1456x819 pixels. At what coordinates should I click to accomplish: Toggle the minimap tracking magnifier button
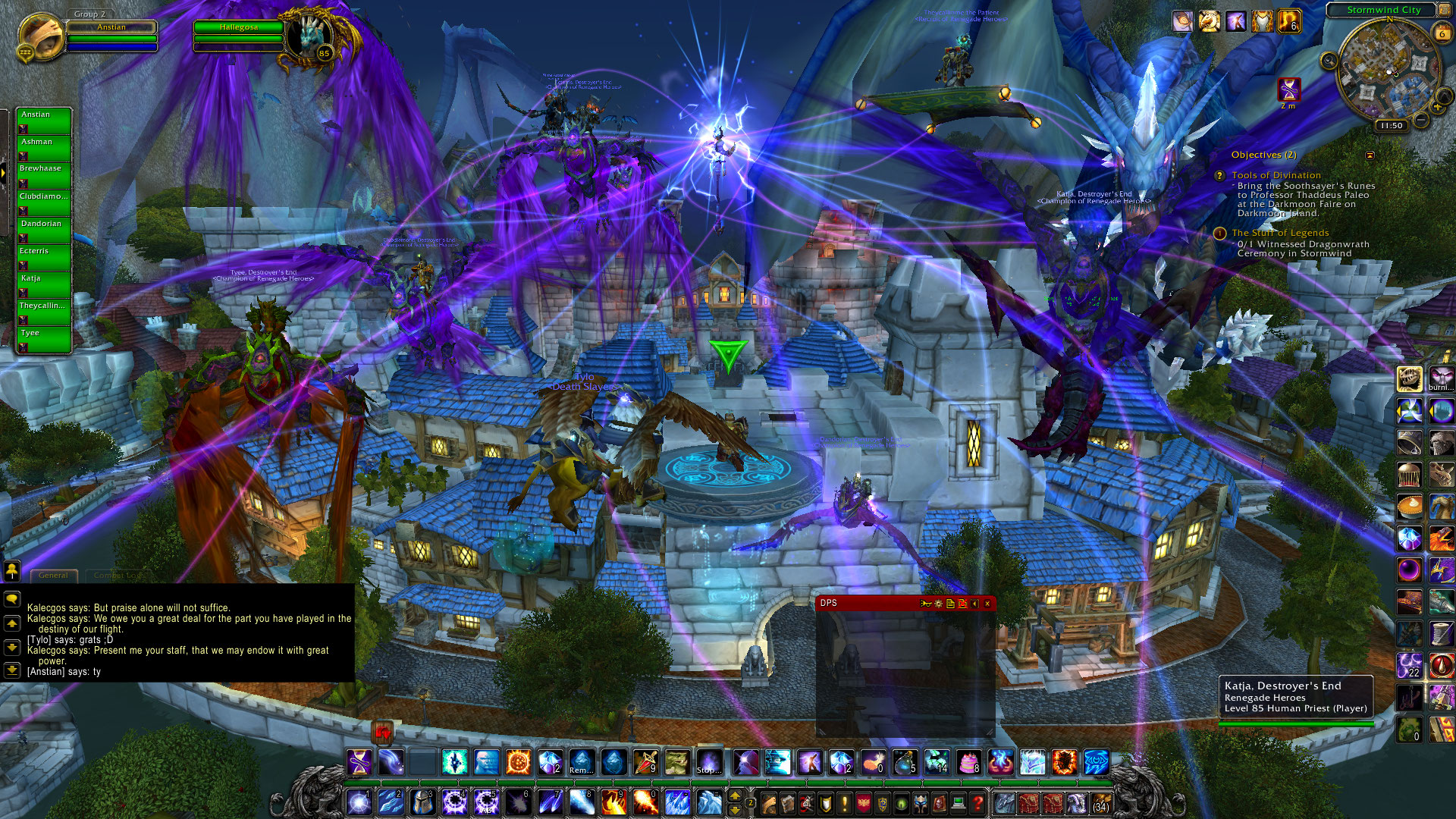click(1329, 61)
